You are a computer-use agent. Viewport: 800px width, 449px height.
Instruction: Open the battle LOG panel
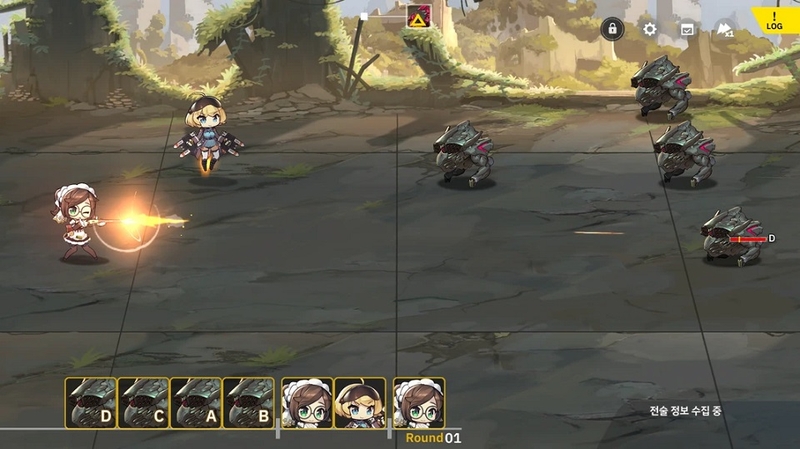pos(775,22)
